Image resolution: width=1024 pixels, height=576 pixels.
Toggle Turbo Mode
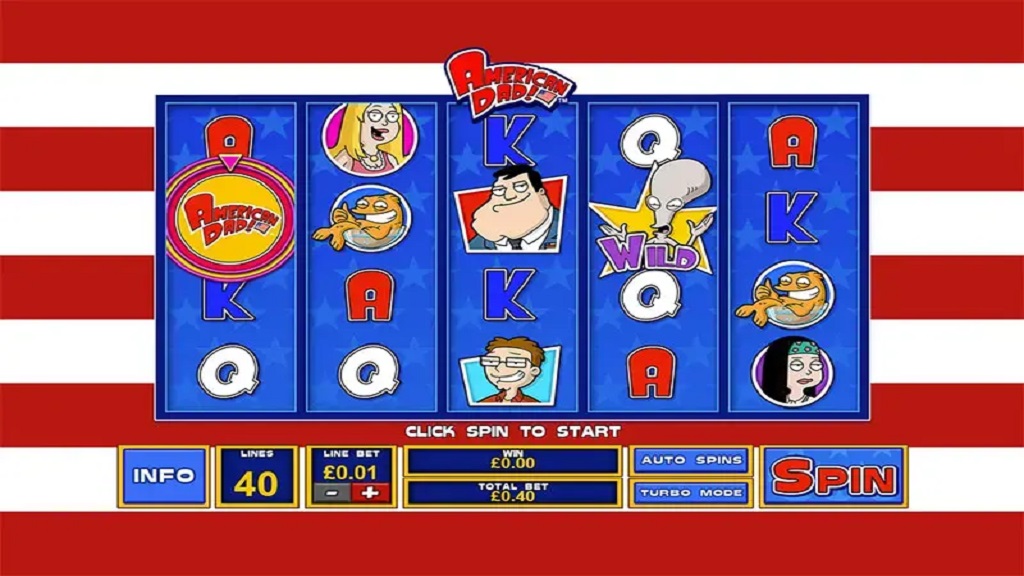pos(691,492)
